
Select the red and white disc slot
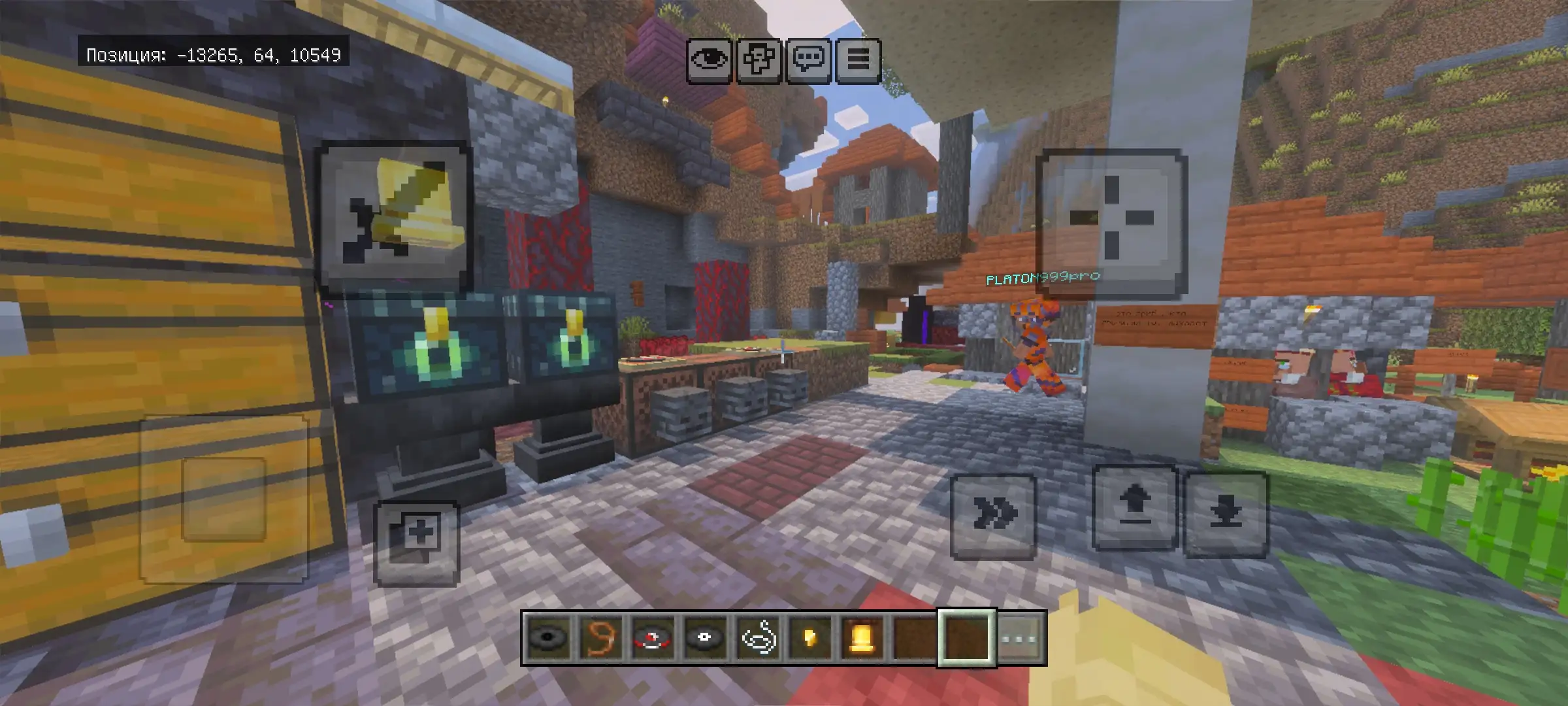[653, 638]
